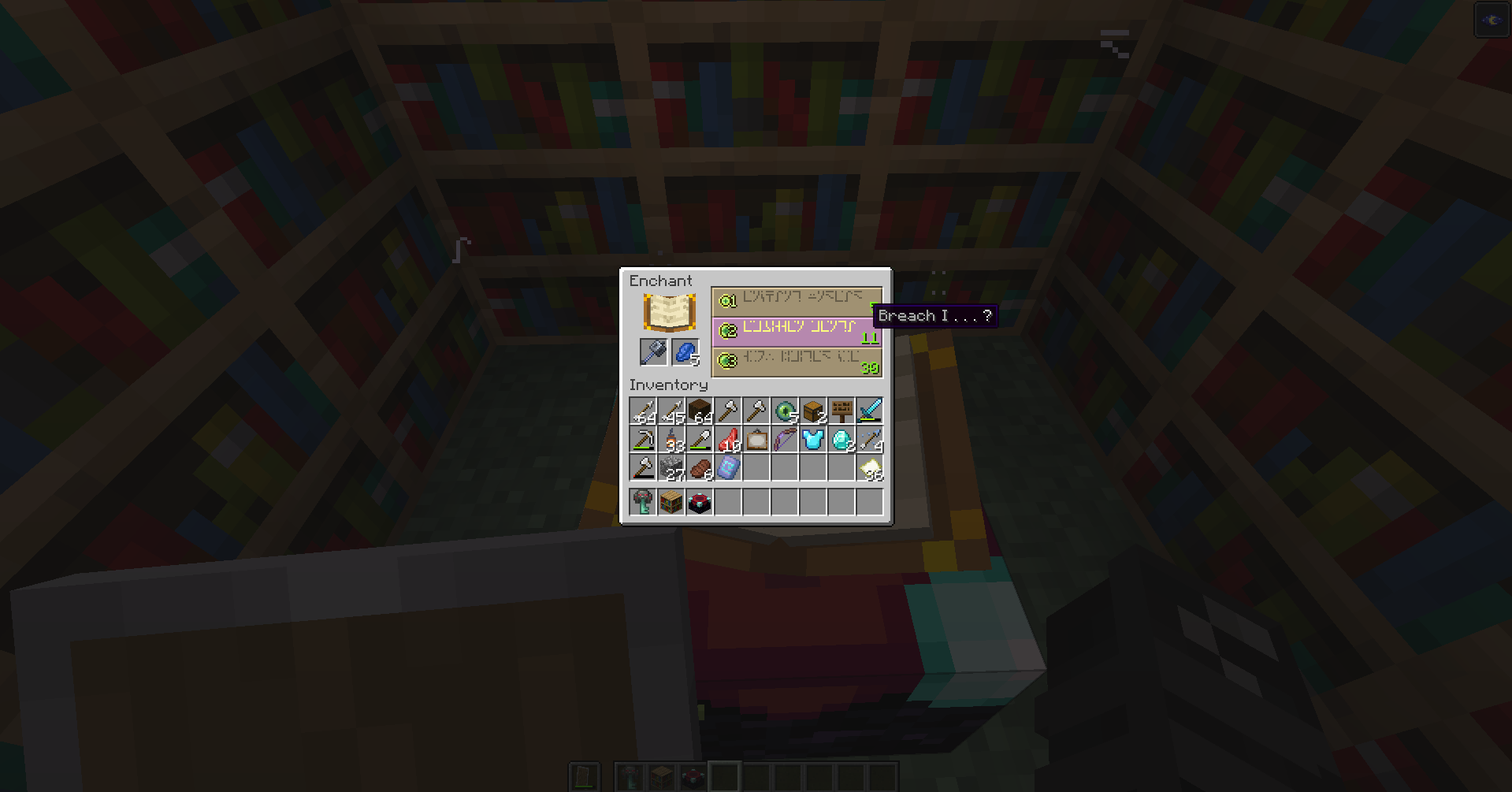
Task: Click the item frame in inventory
Action: (x=756, y=440)
